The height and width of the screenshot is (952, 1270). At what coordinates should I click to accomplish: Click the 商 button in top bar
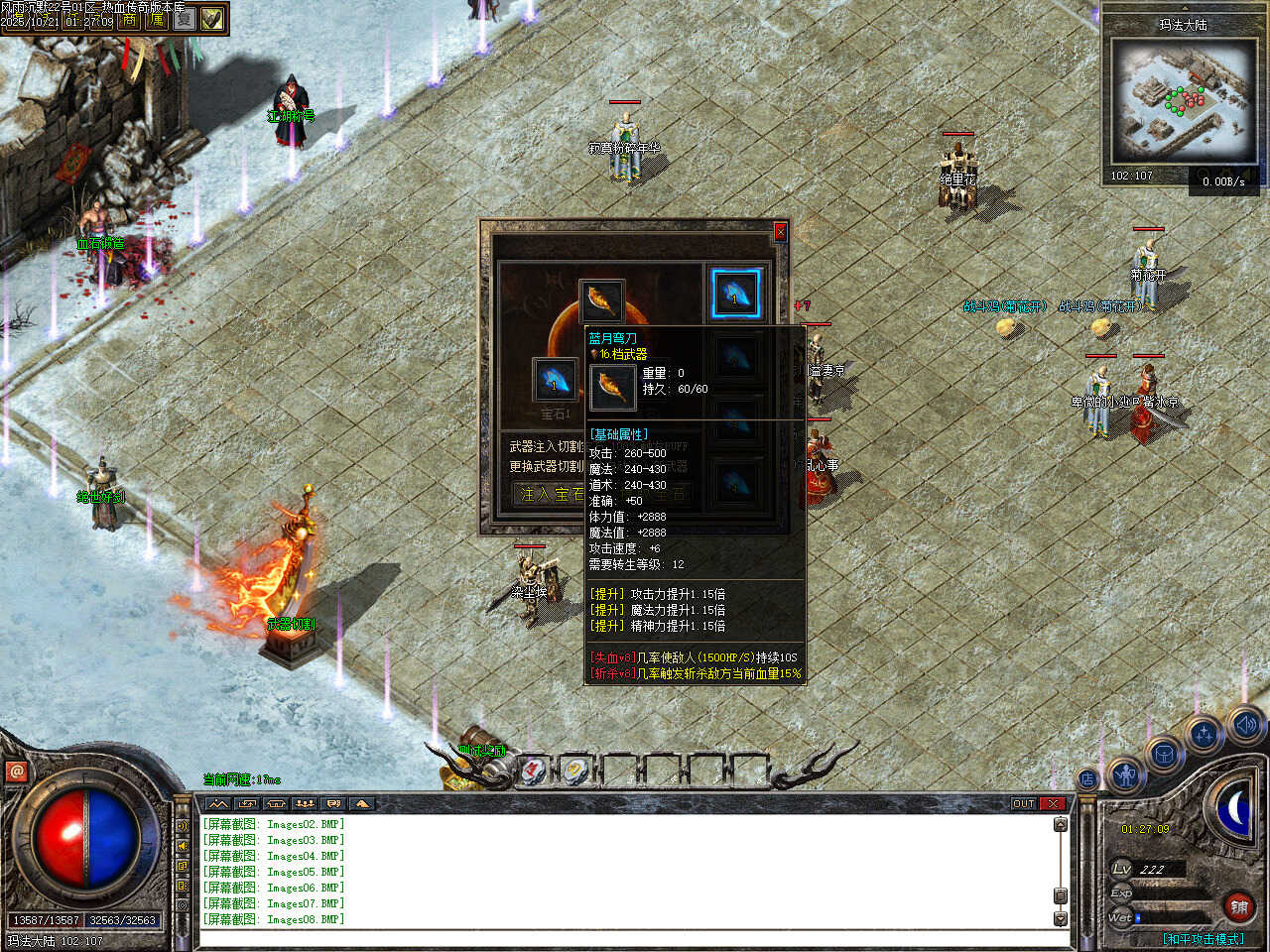[x=130, y=19]
